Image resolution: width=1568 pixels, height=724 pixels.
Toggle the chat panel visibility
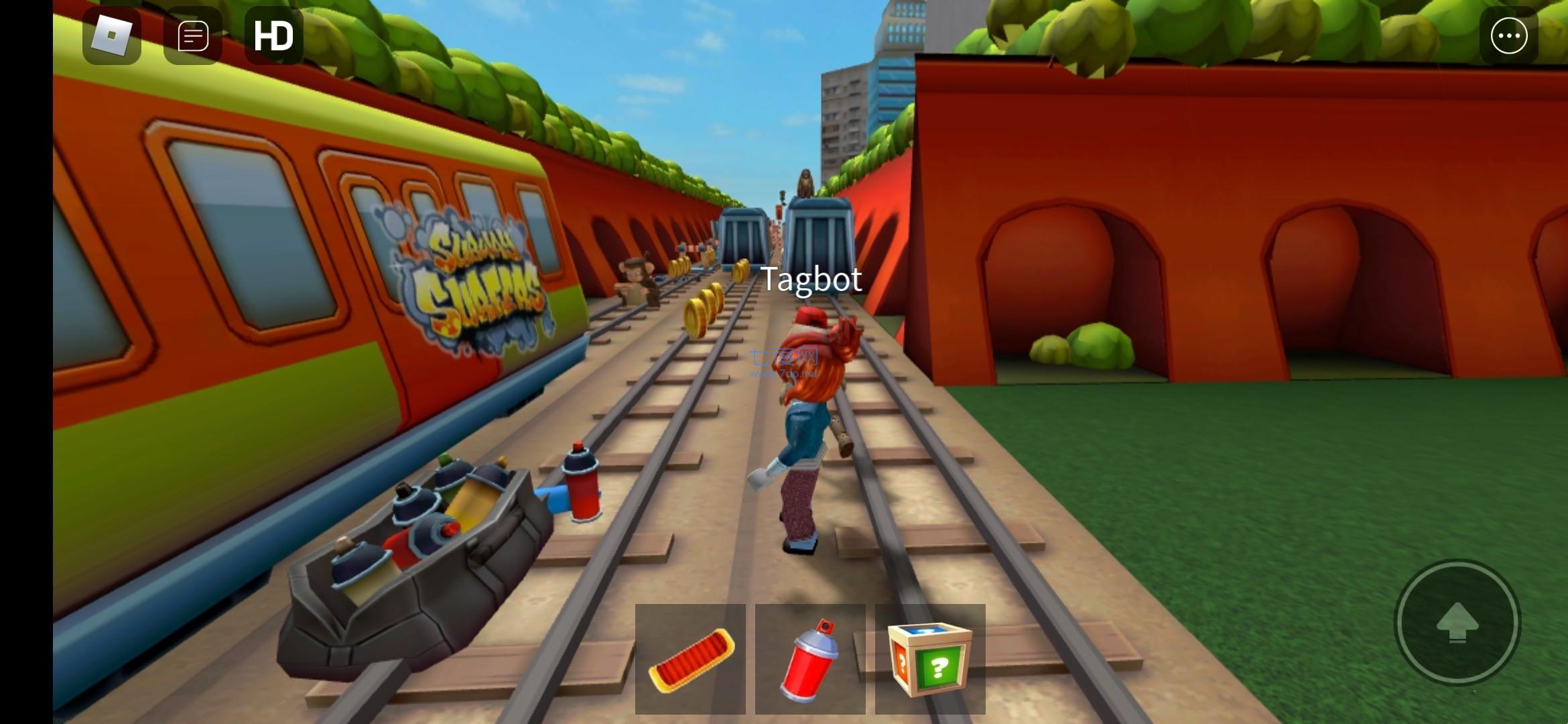192,35
